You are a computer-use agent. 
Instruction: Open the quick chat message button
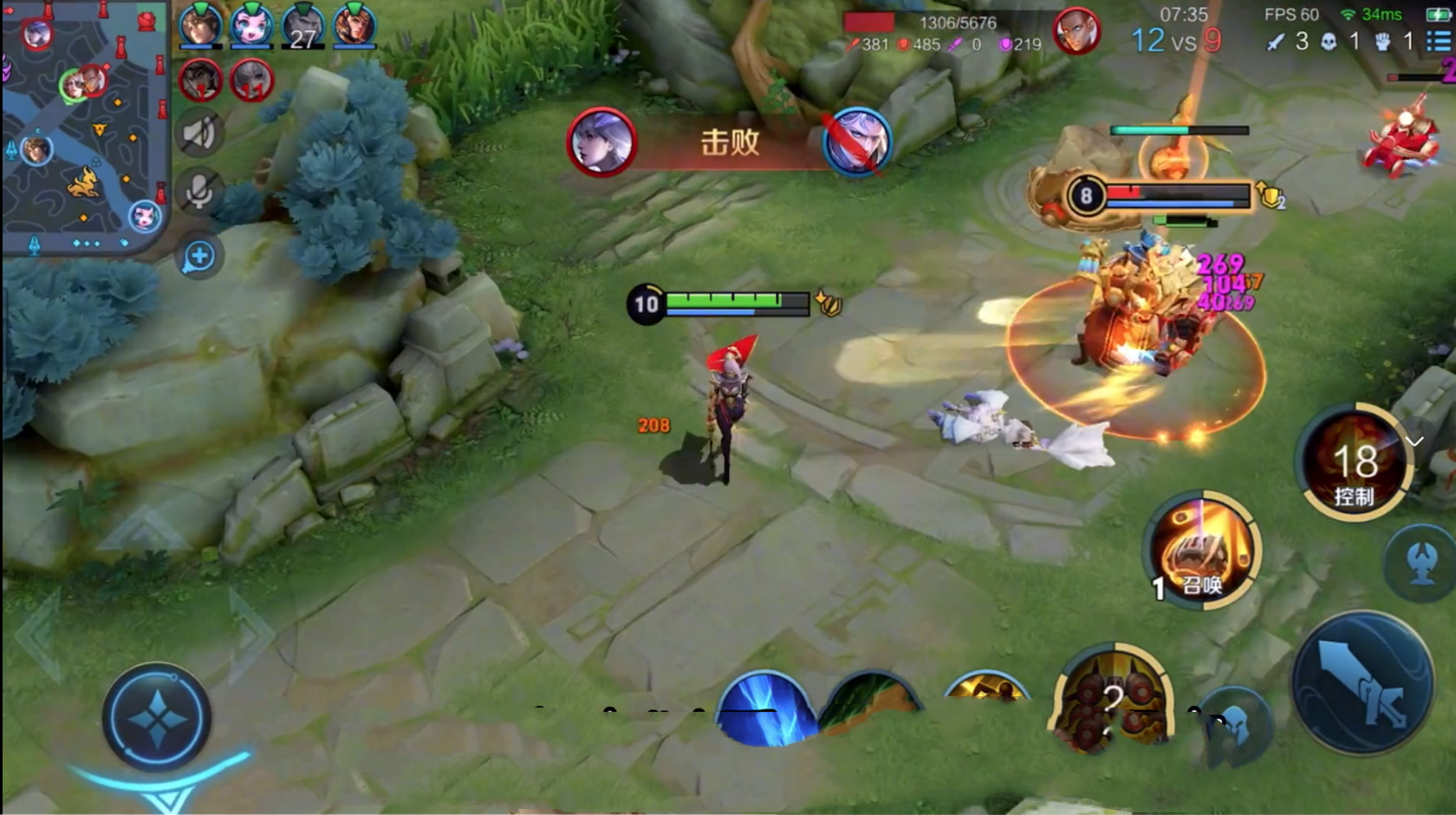[199, 257]
